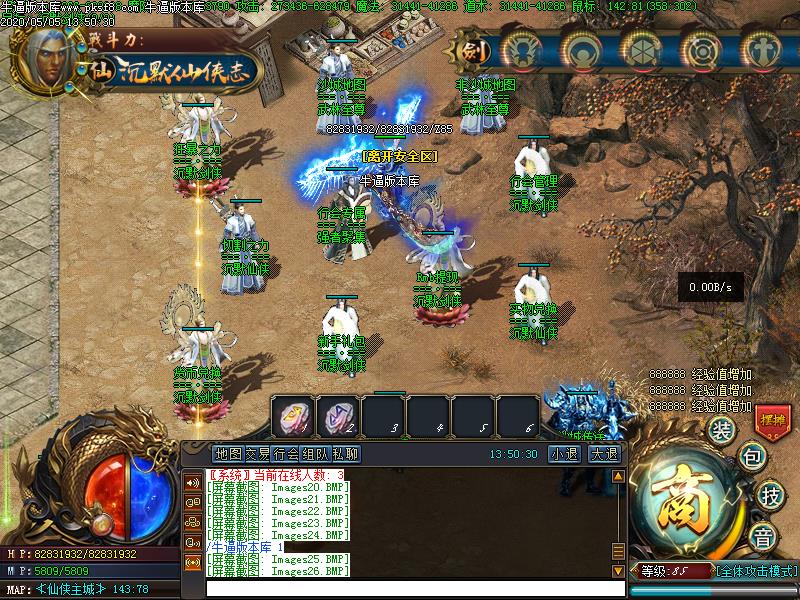
Task: Click the chat scroll-down arrow
Action: 619,570
